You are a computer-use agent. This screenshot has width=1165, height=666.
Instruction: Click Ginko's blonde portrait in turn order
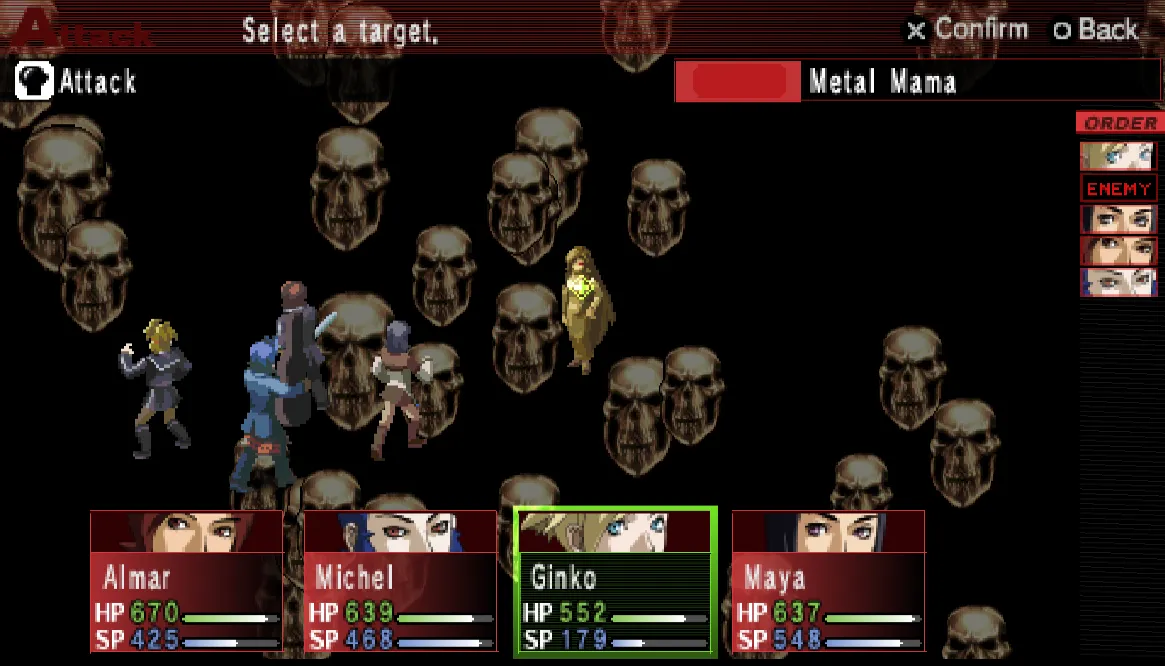tap(1116, 156)
